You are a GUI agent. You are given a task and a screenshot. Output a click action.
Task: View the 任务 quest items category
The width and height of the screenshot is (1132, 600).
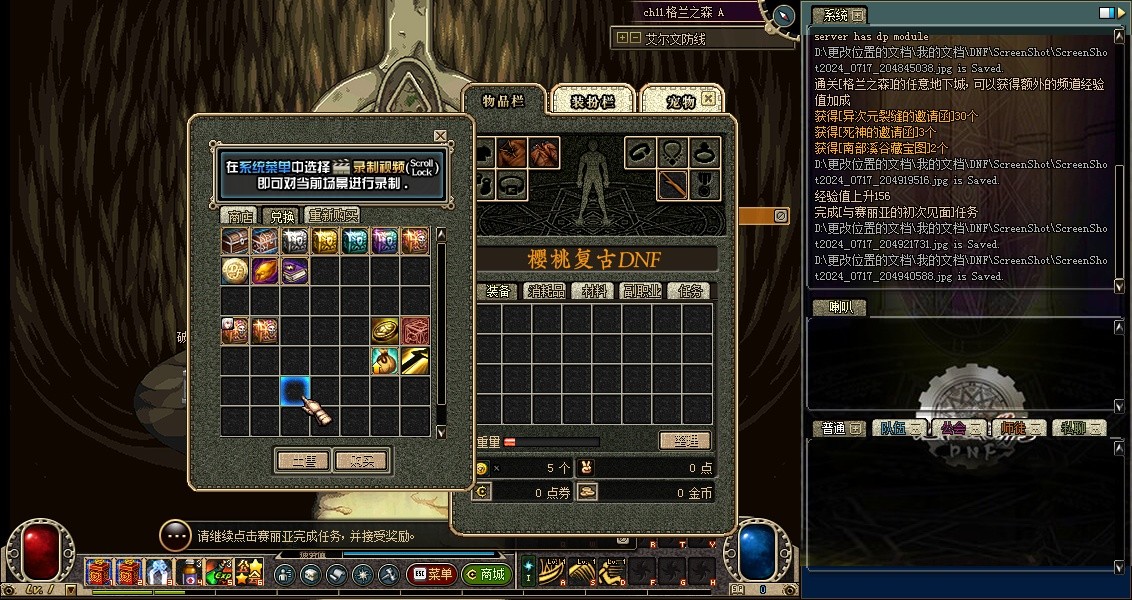coord(690,291)
